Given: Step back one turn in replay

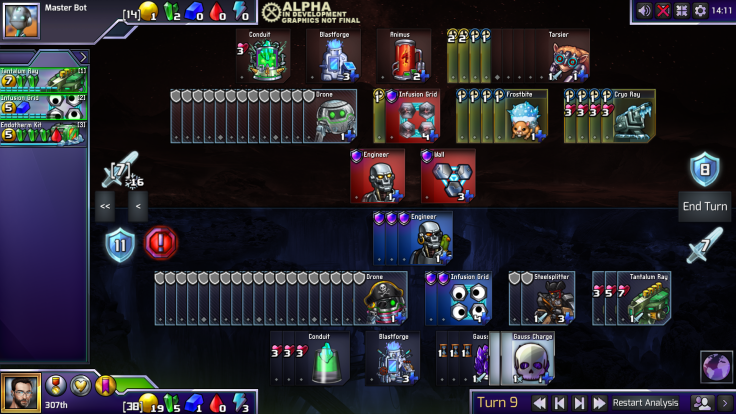Looking at the screenshot, I should 560,403.
